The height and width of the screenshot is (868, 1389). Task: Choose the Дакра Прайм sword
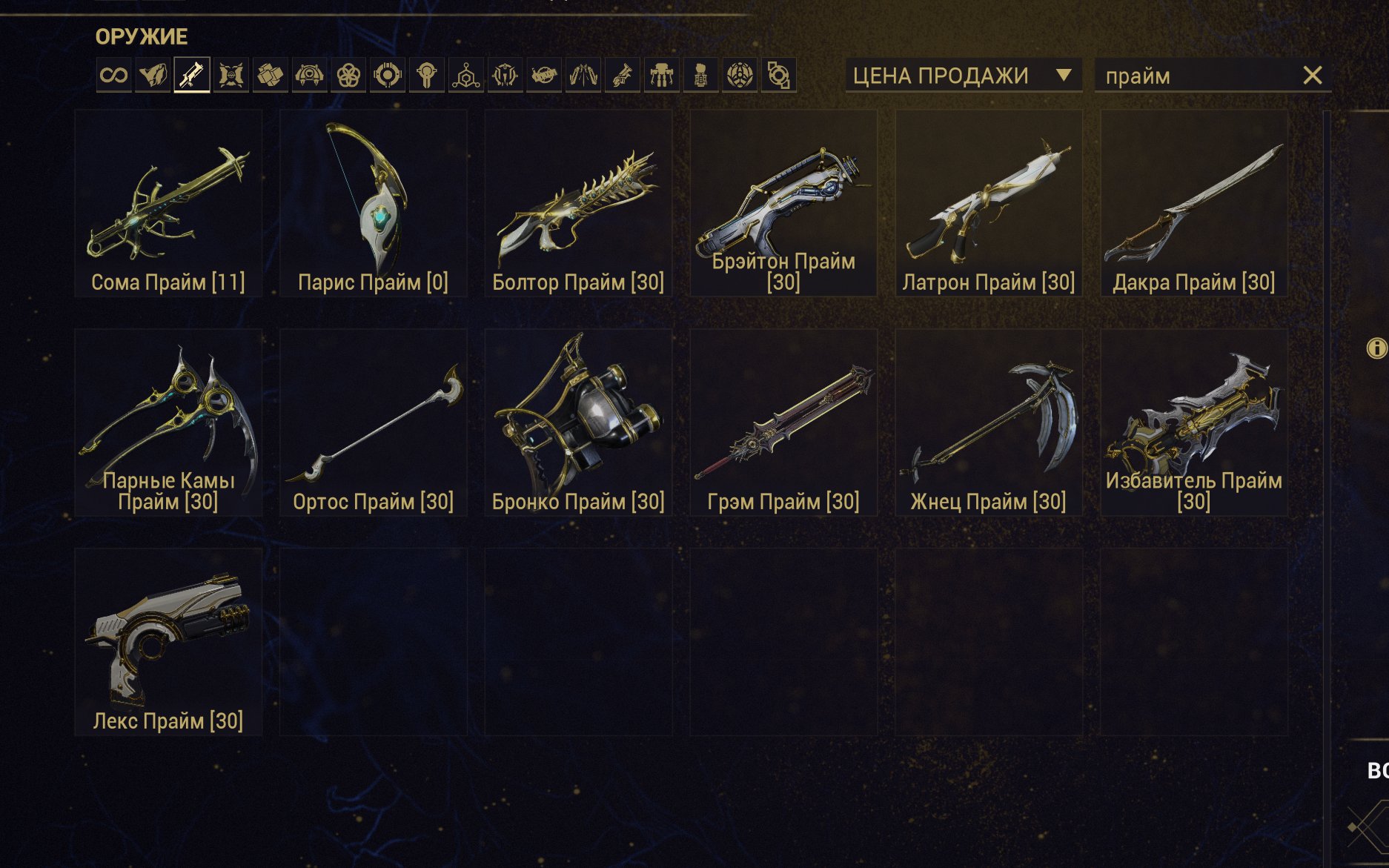(1193, 203)
